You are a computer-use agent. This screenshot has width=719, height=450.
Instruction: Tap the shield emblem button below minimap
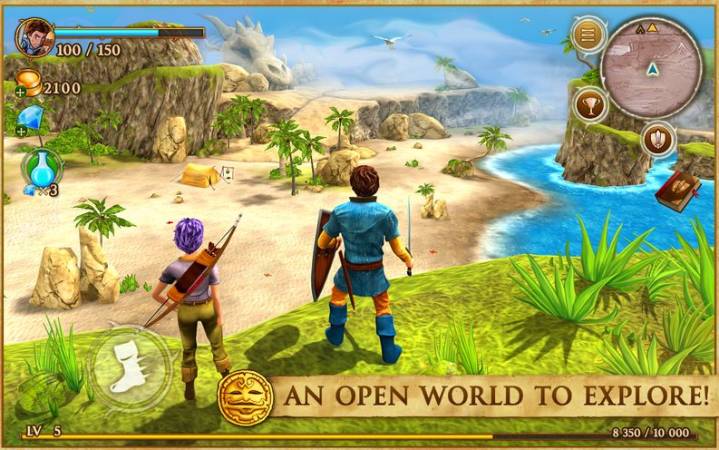(657, 138)
